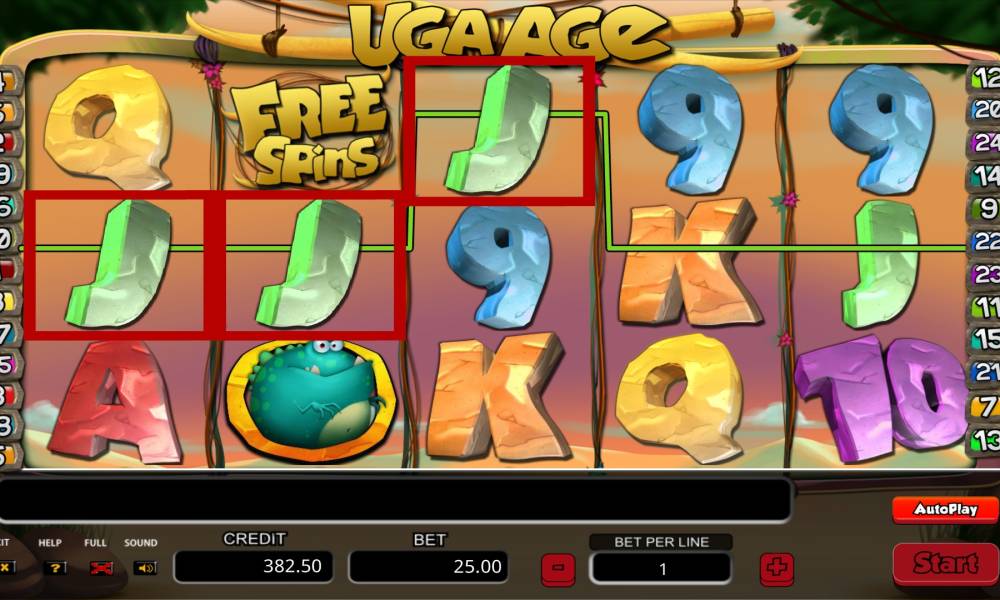
Task: Decrease bet per line with minus button
Action: (x=558, y=568)
